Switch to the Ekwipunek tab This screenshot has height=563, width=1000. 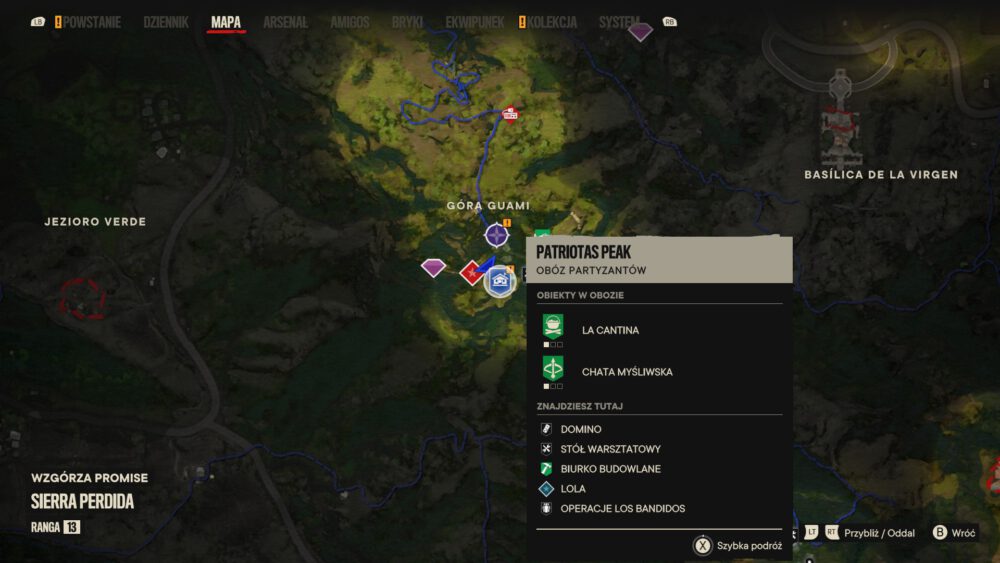point(473,22)
